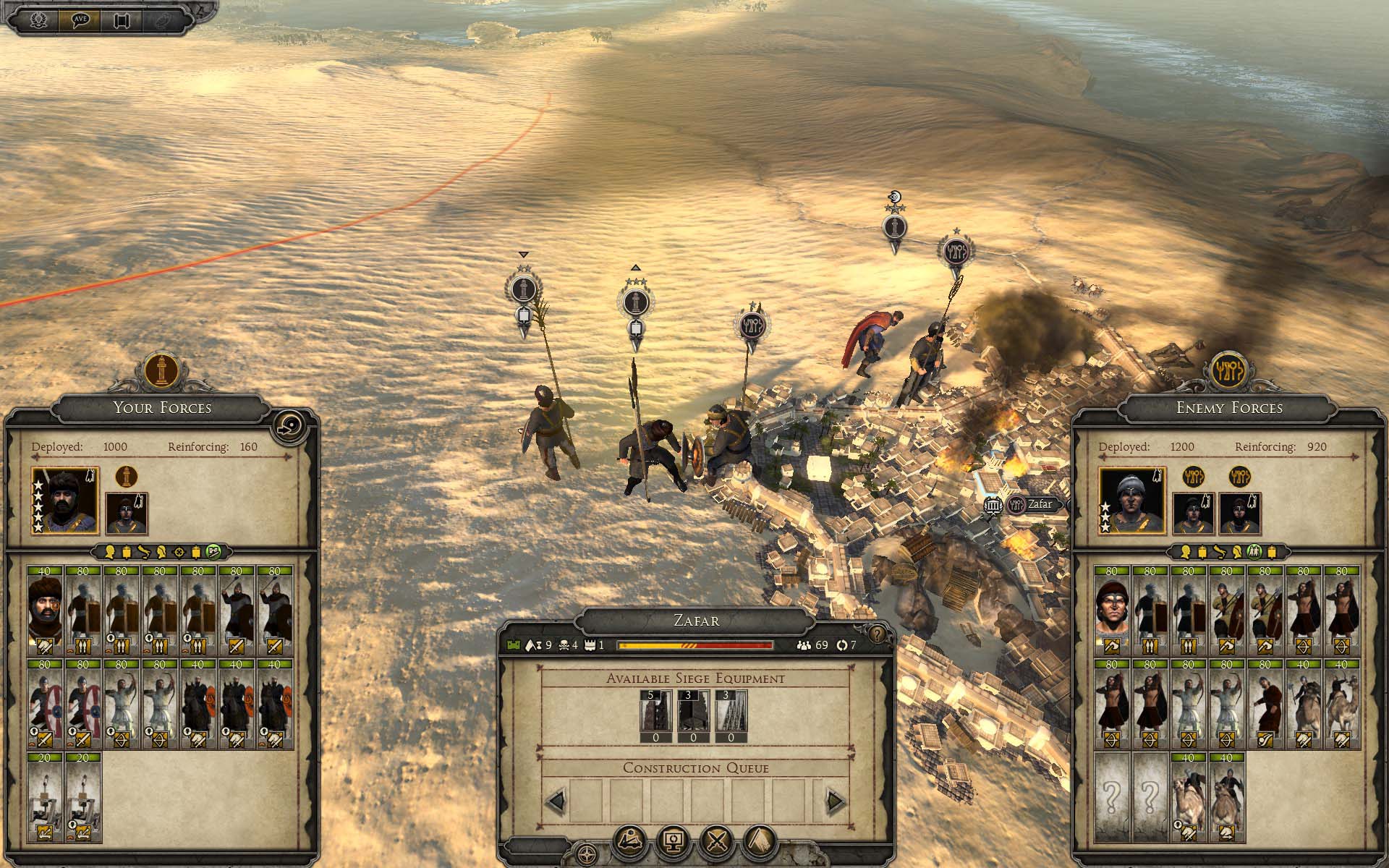The image size is (1389, 868).
Task: Choose the ladders siege equipment card
Action: coord(731,716)
